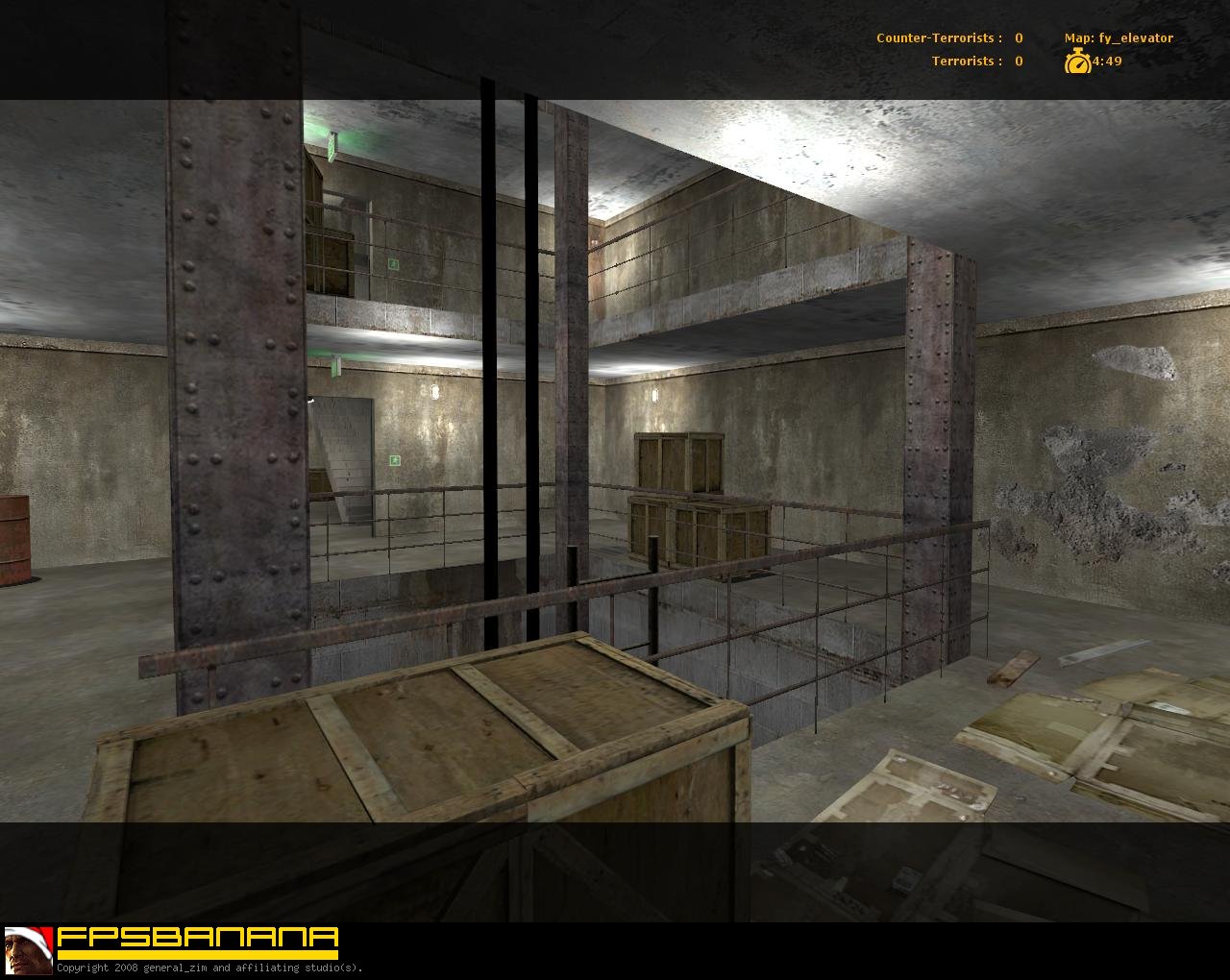
Task: Toggle the Counter-Terrorists score display
Action: coord(947,37)
